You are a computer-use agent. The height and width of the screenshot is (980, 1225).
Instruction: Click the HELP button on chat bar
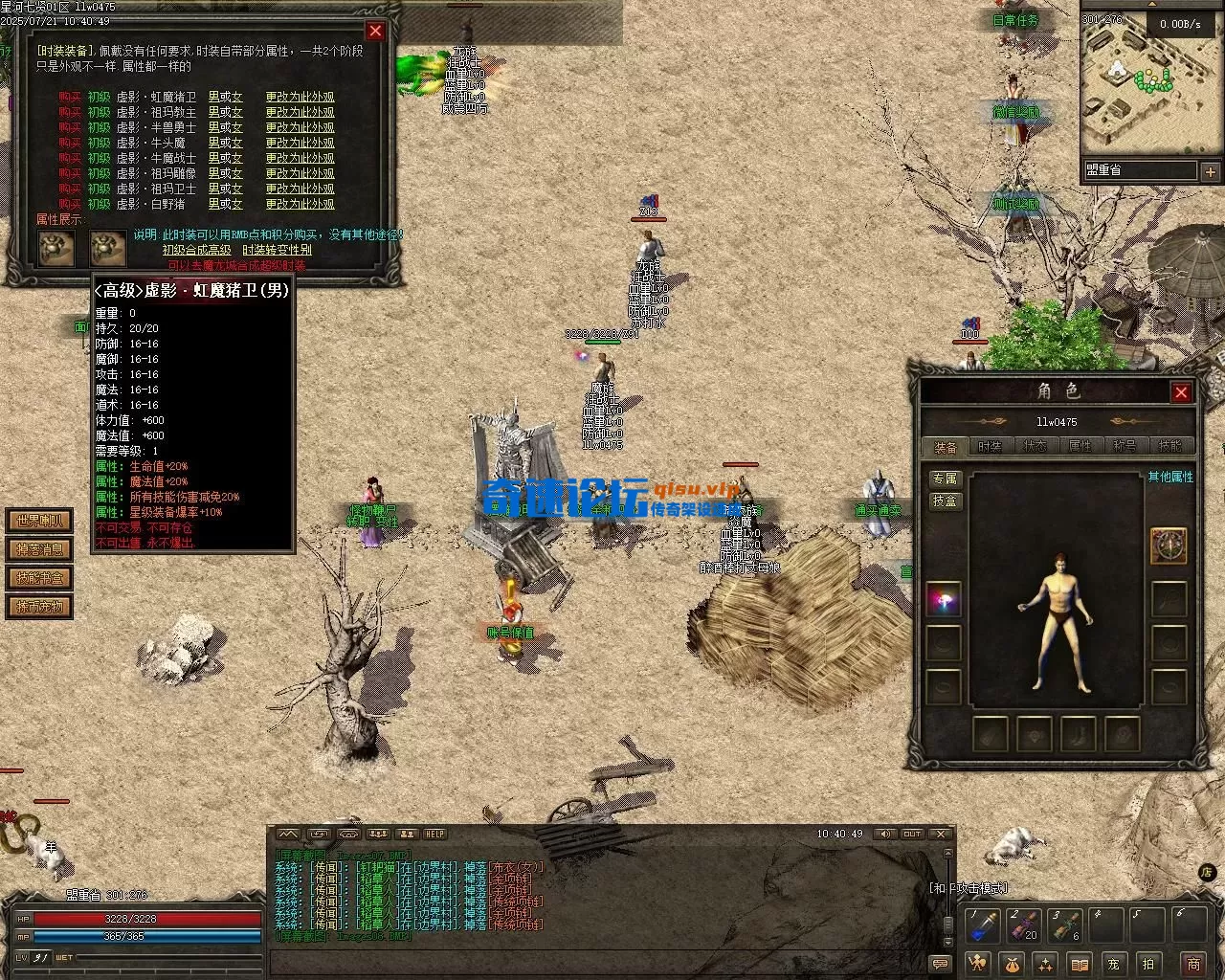click(434, 835)
